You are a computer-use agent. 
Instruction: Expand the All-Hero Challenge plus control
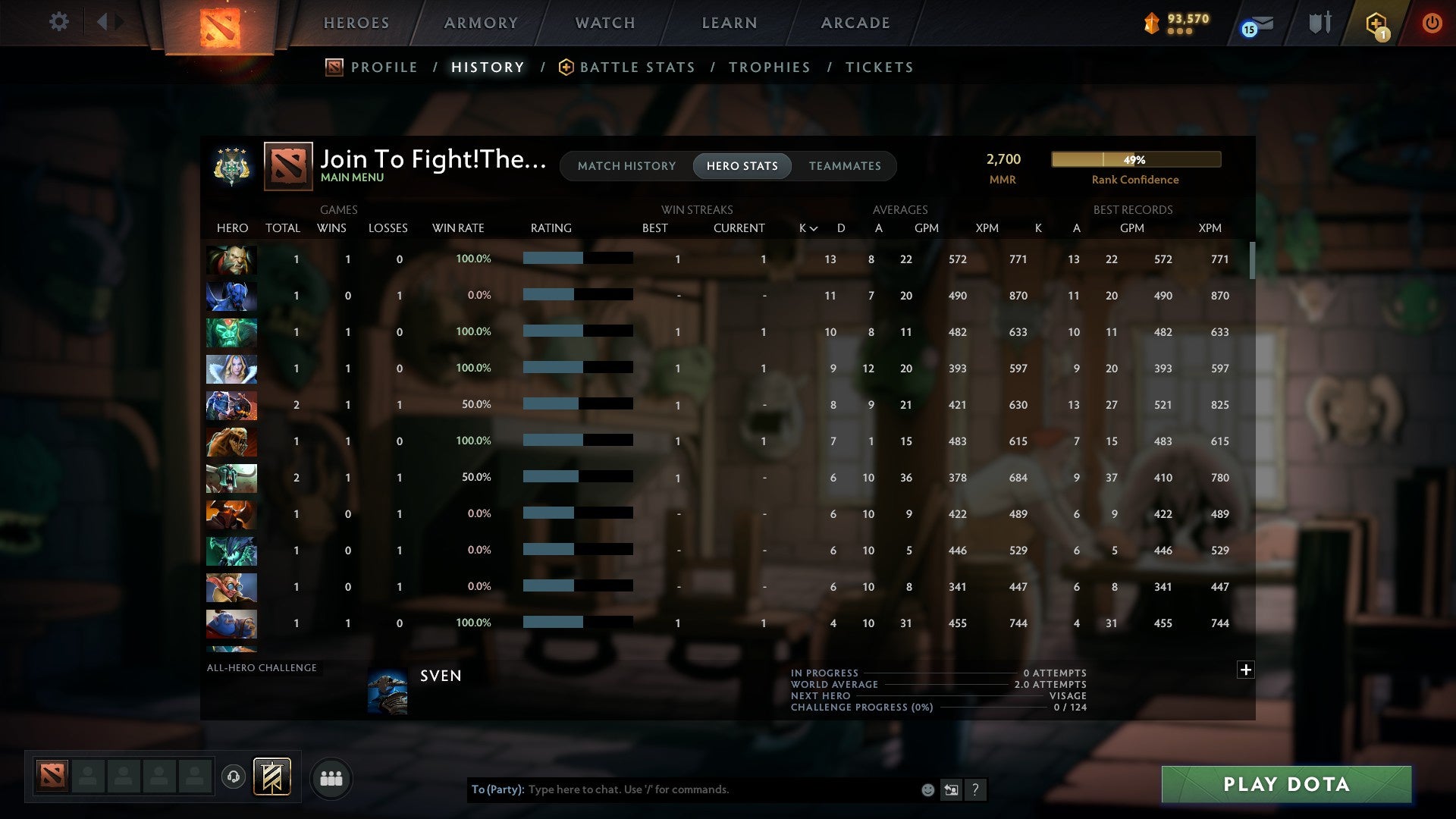(x=1246, y=670)
